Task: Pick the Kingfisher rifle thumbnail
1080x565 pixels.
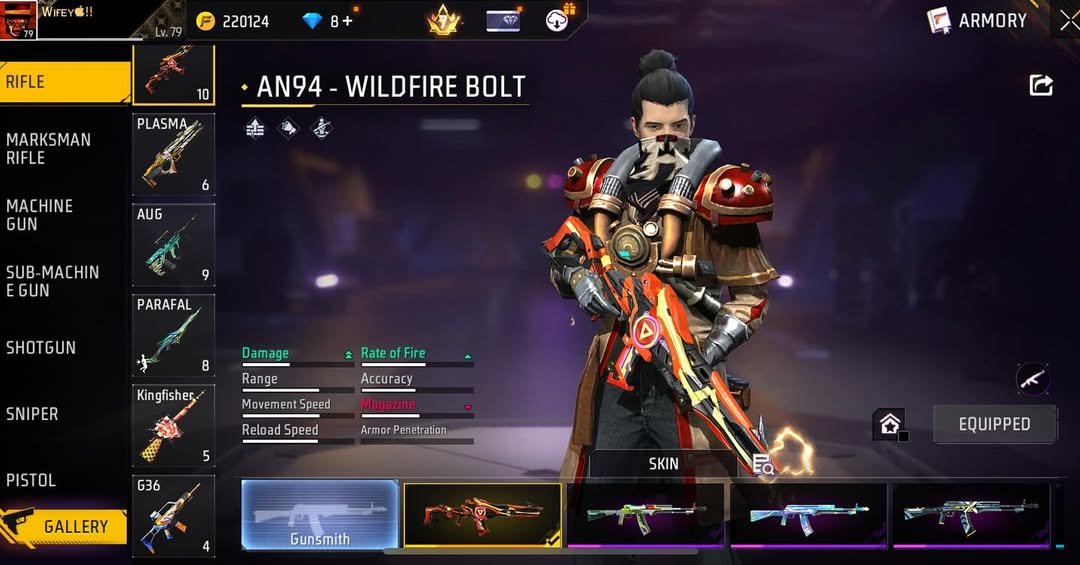Action: click(x=174, y=426)
